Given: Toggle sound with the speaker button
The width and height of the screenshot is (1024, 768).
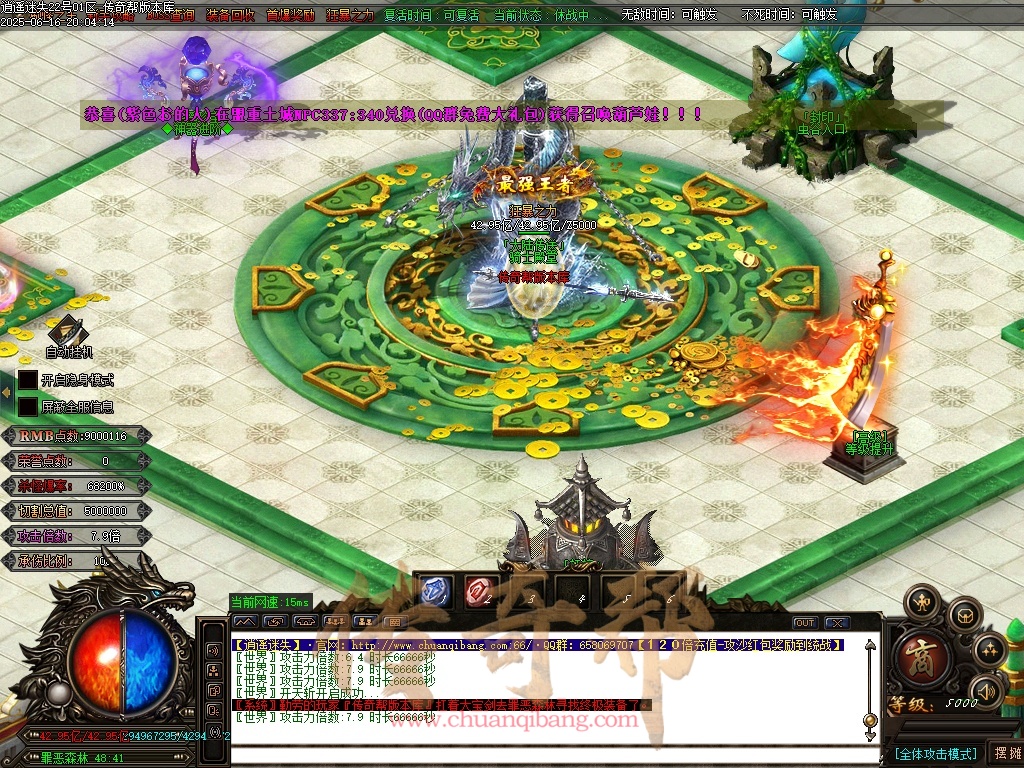Looking at the screenshot, I should pyautogui.click(x=986, y=691).
